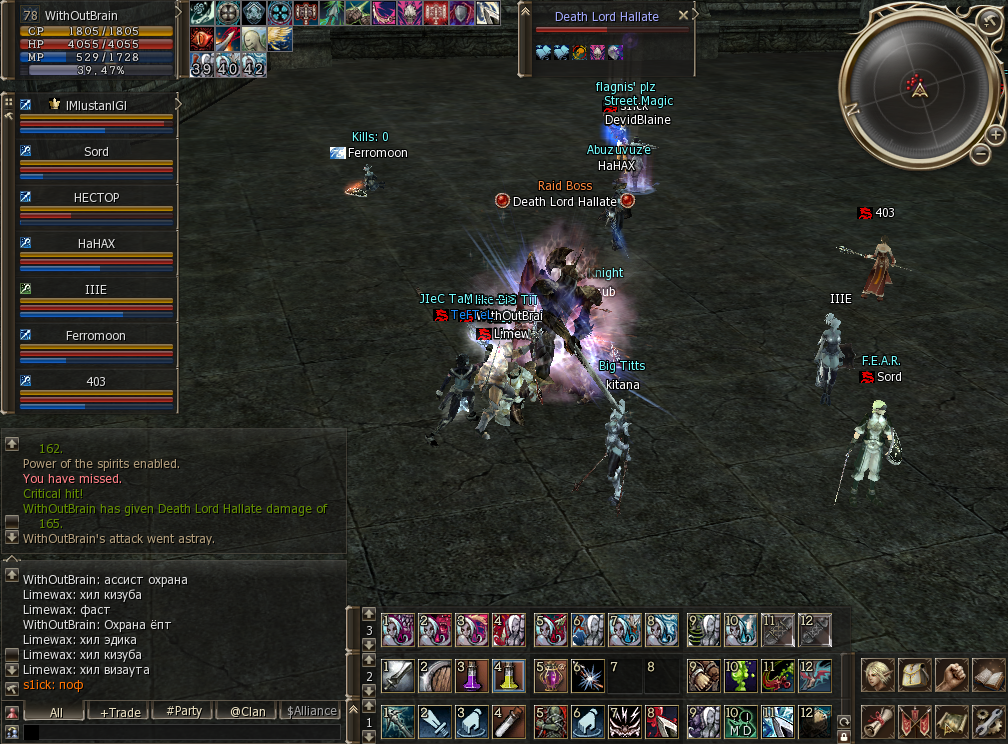Close the Death Lord Hallate target window
Viewport: 1008px width, 744px height.
[683, 16]
